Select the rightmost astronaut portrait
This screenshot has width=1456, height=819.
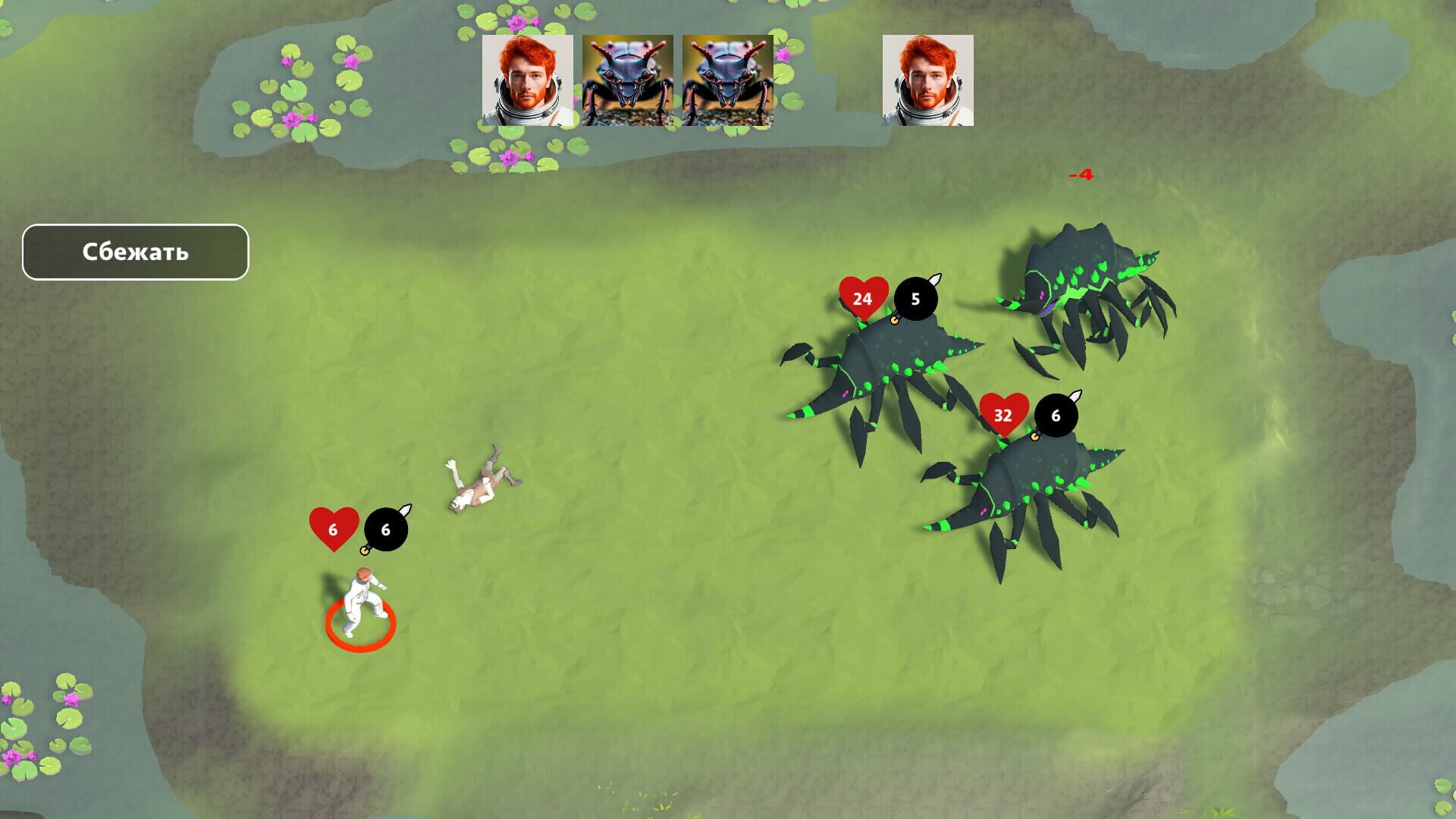928,82
